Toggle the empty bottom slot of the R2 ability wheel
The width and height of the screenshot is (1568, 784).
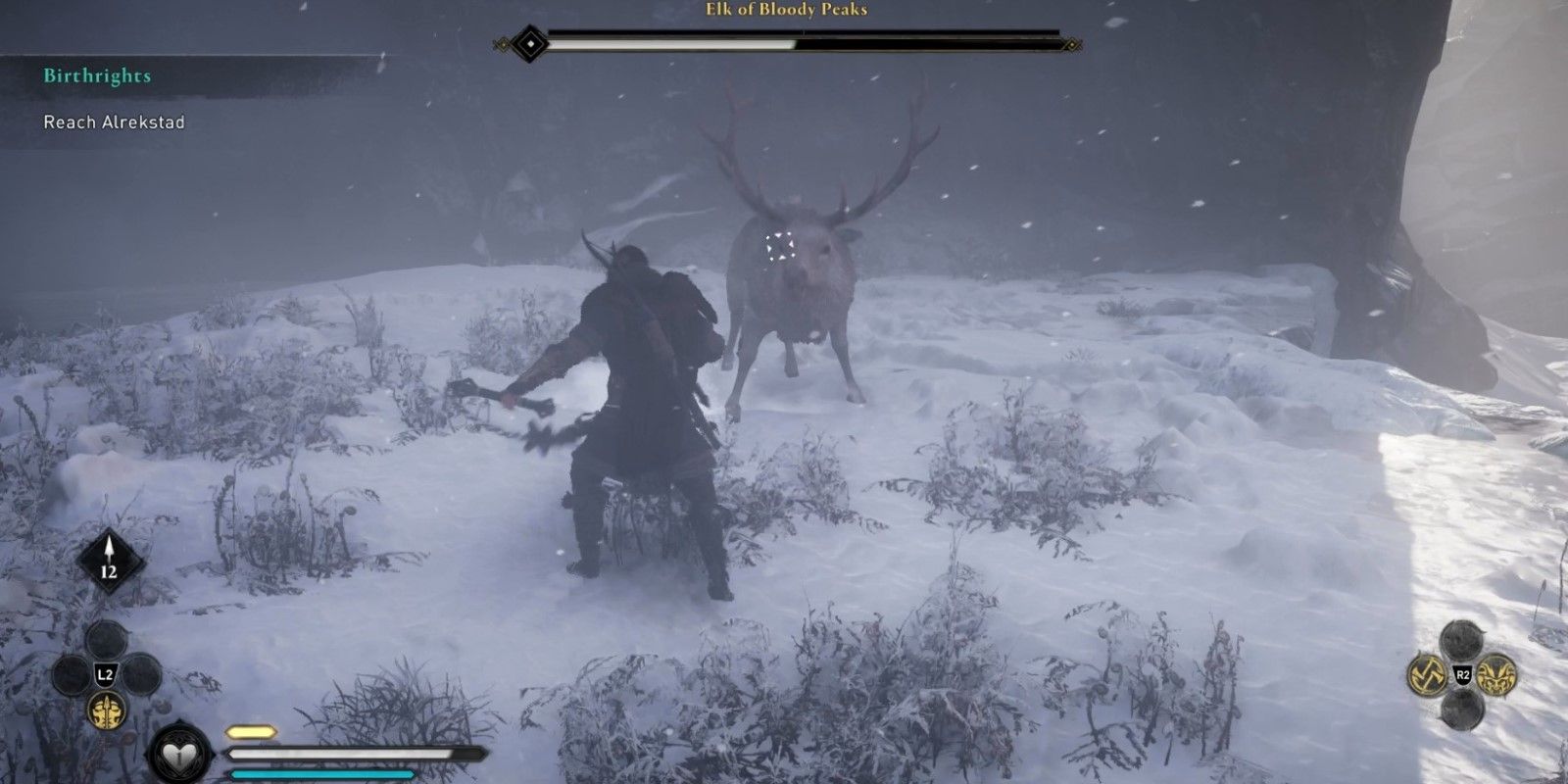pos(1462,711)
